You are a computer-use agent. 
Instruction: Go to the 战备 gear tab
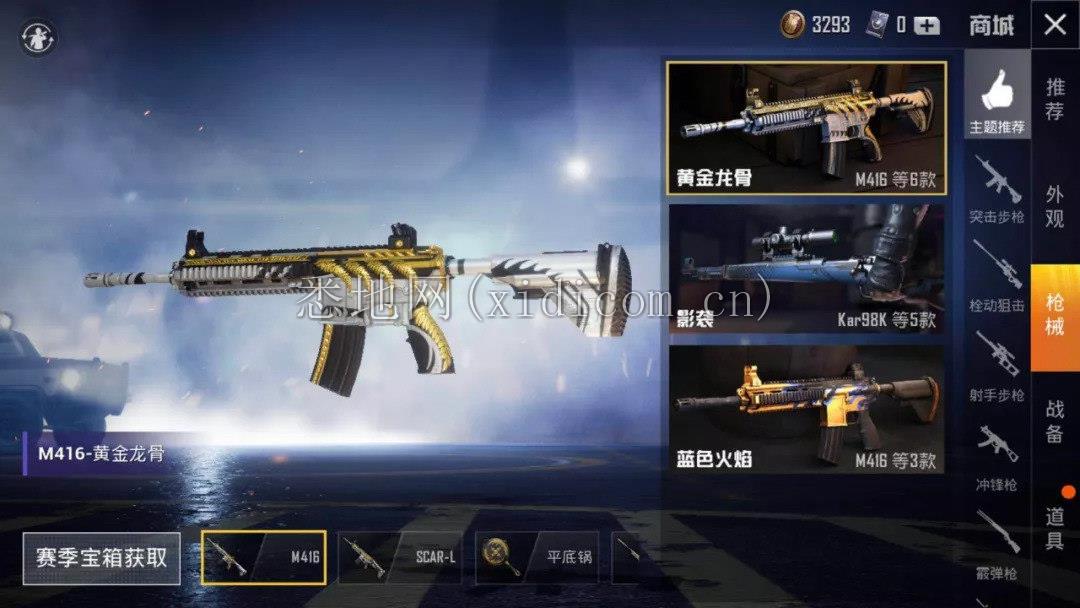click(1055, 421)
